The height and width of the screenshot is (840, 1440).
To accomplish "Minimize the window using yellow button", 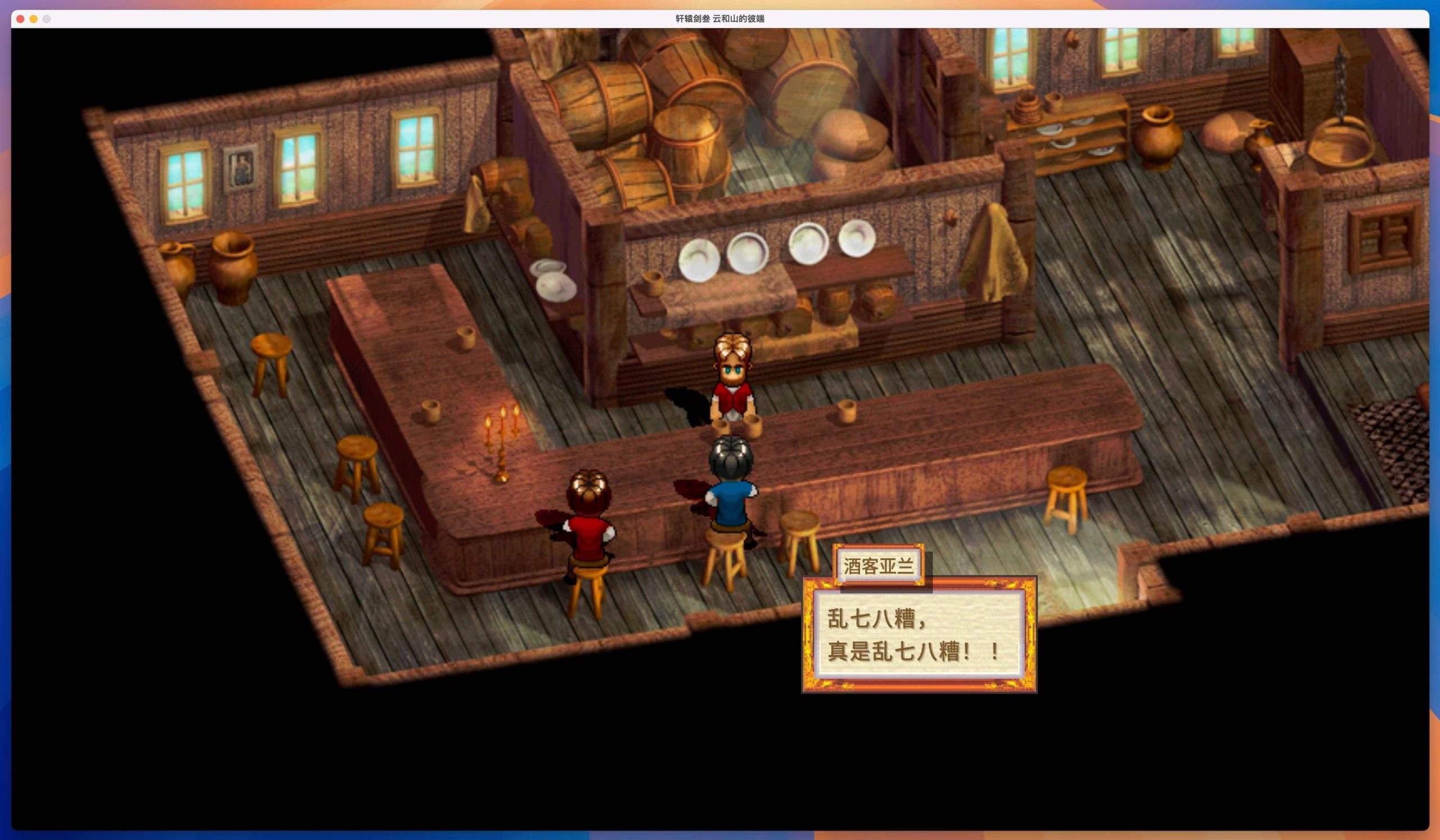I will point(34,19).
